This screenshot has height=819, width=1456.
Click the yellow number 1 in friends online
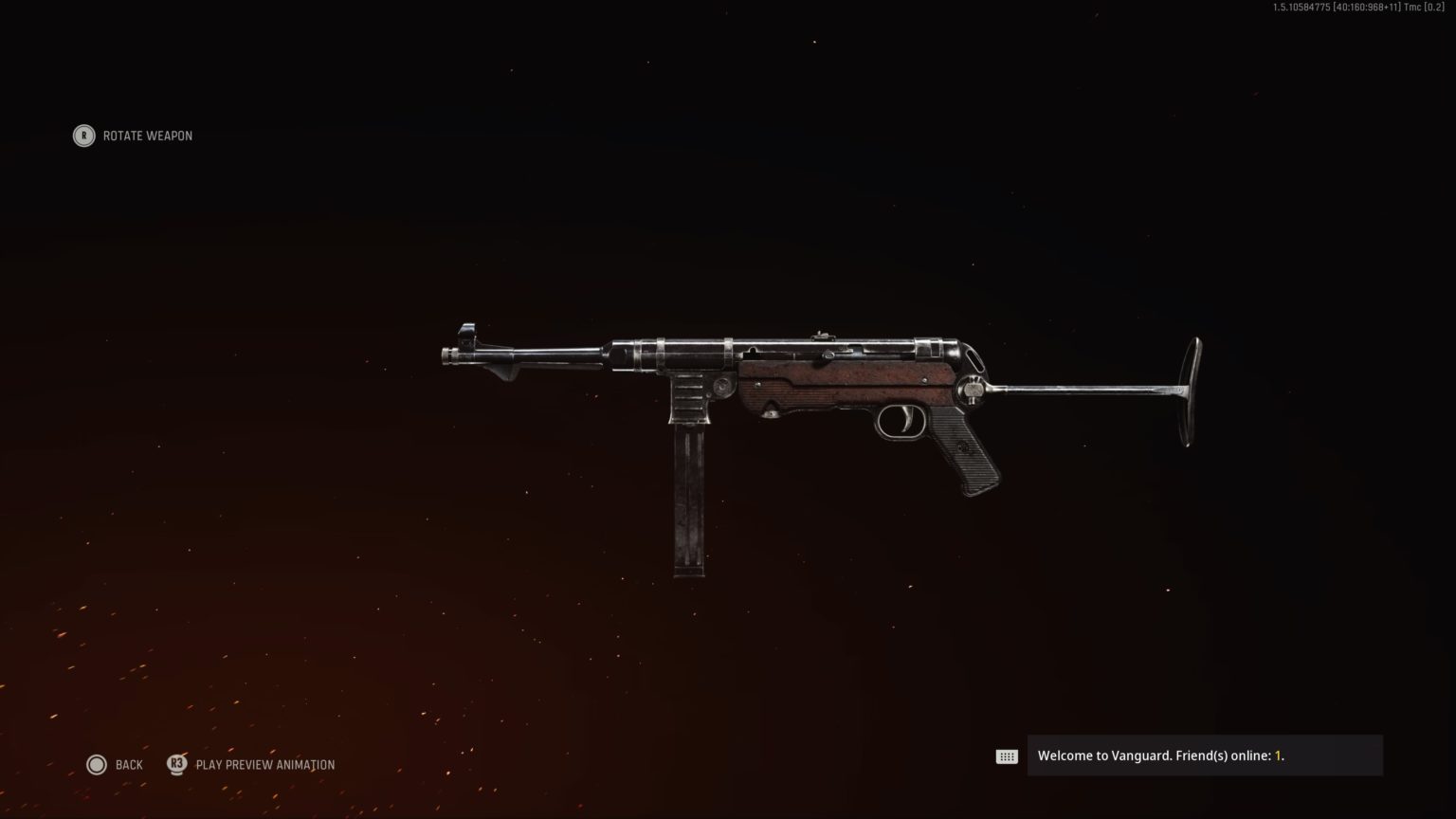(1278, 755)
